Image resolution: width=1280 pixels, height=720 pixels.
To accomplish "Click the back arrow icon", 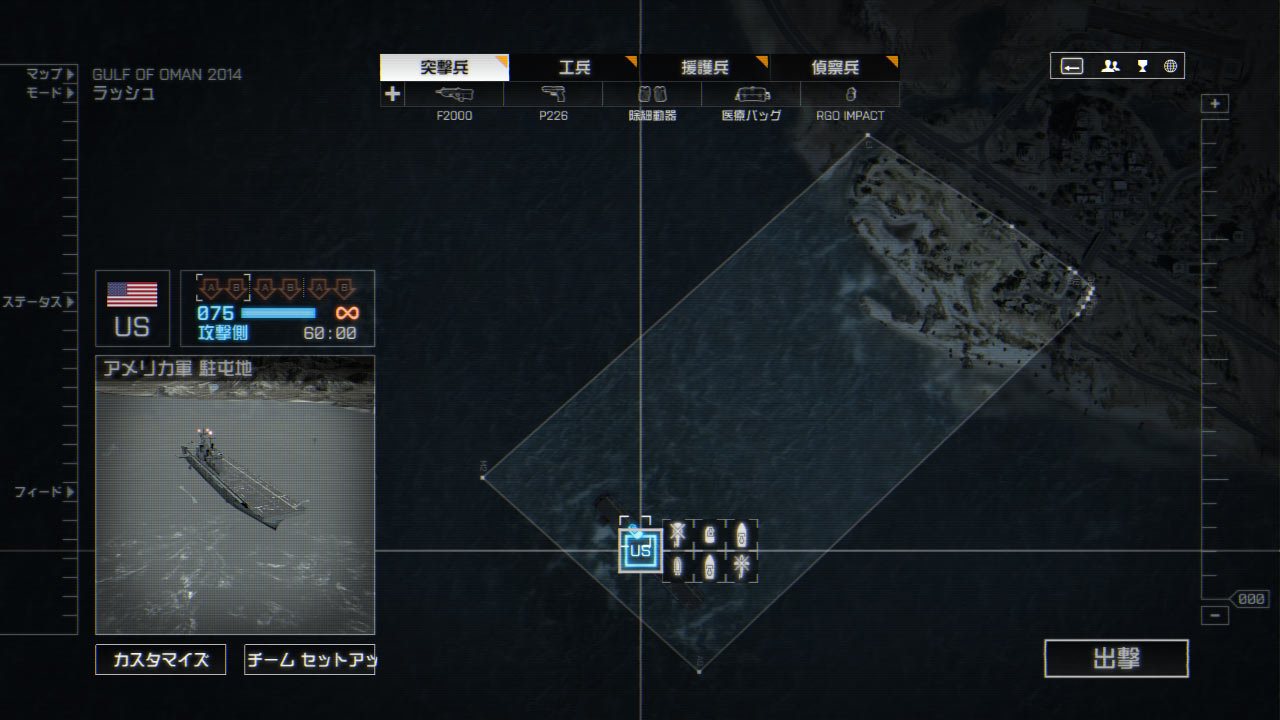I will (1072, 67).
